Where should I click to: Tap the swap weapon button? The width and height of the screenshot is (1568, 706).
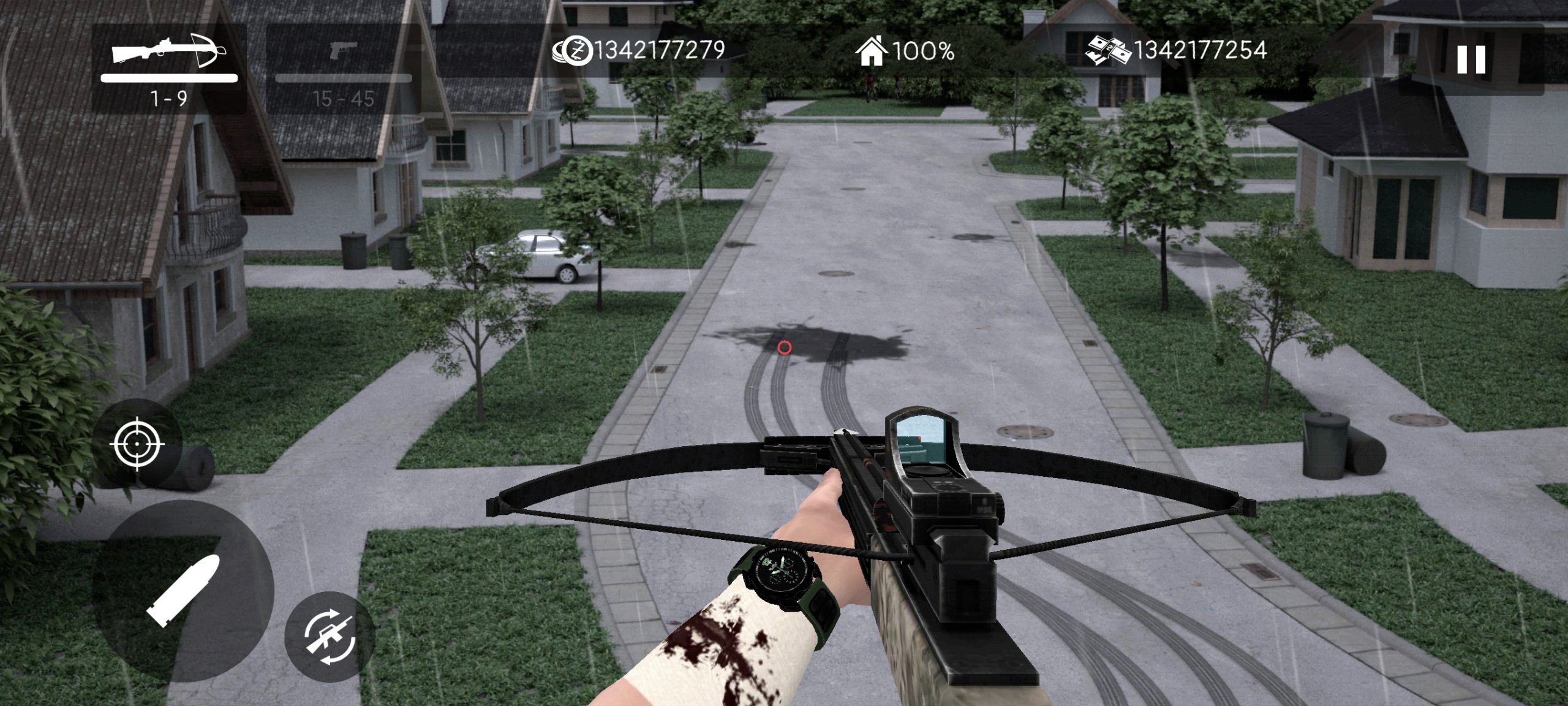pos(330,637)
